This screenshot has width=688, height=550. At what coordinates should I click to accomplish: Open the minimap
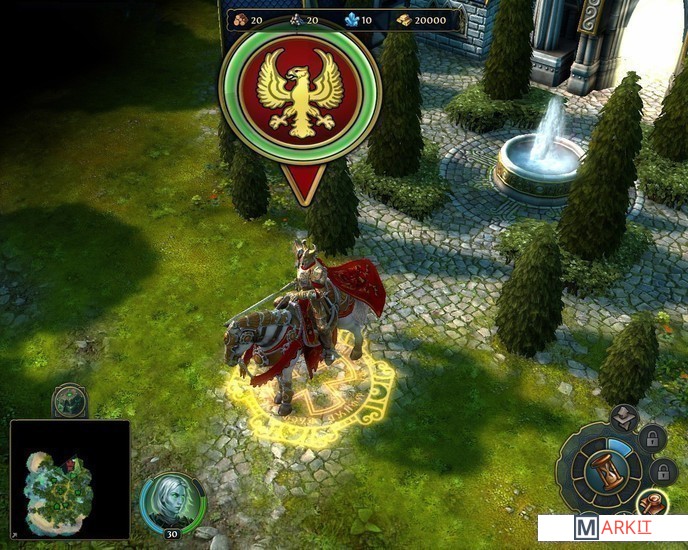point(70,481)
